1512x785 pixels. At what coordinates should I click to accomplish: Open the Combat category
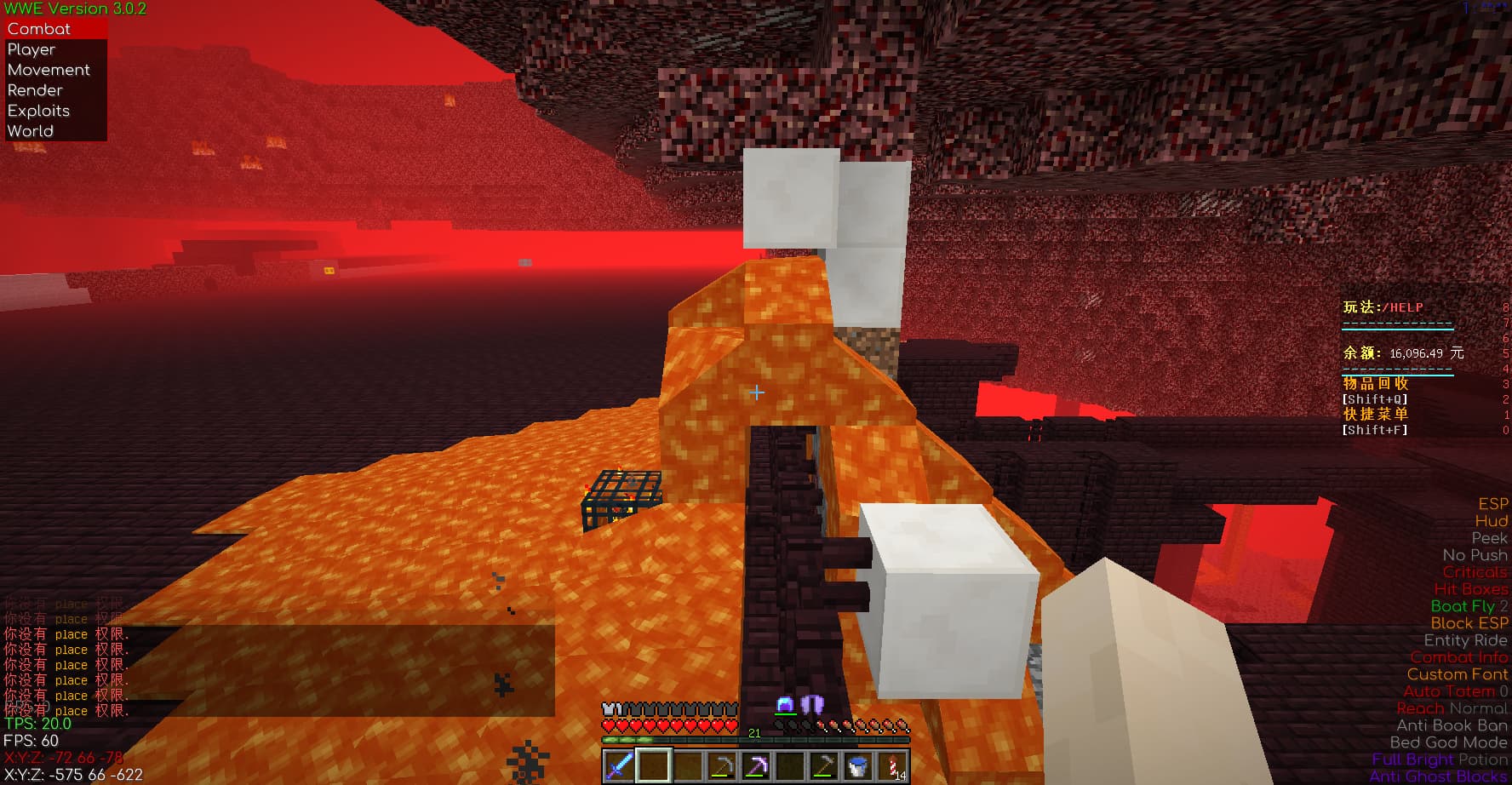(x=39, y=29)
